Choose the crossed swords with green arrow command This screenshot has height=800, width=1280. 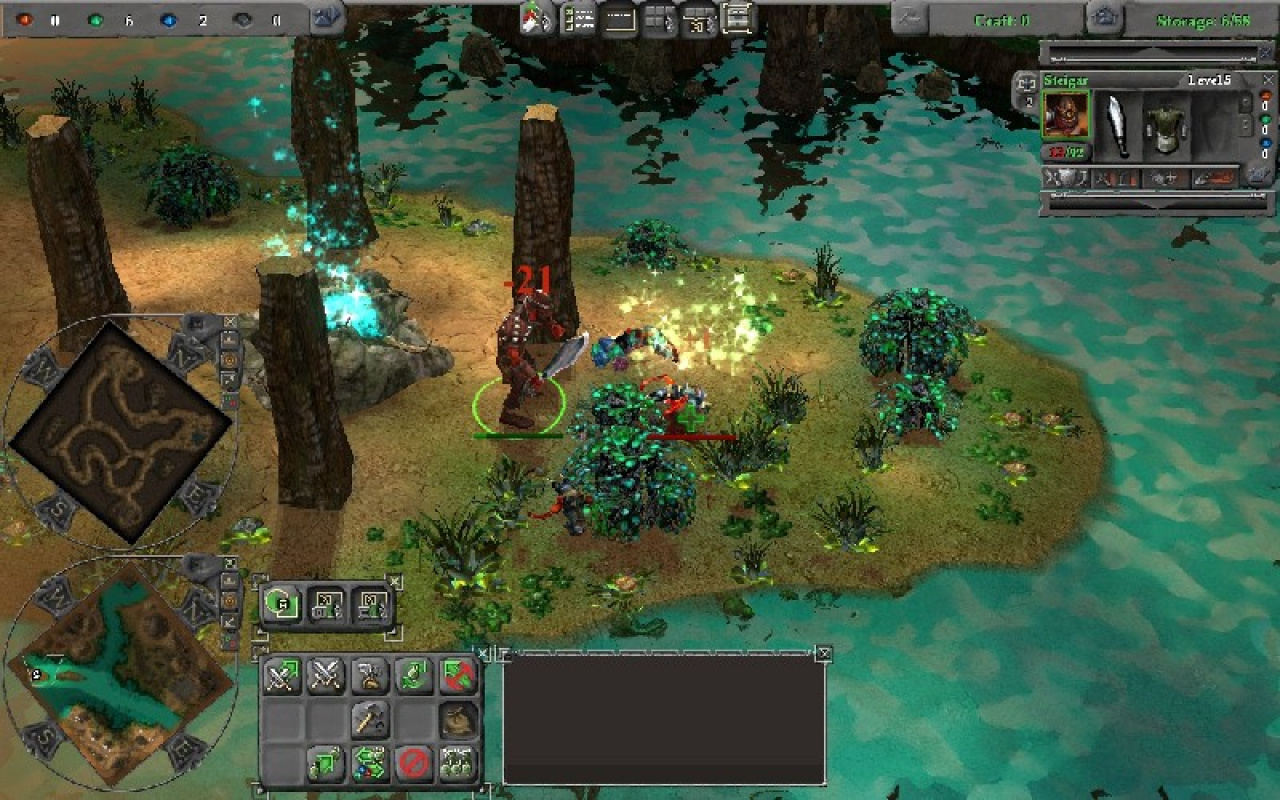coord(282,676)
